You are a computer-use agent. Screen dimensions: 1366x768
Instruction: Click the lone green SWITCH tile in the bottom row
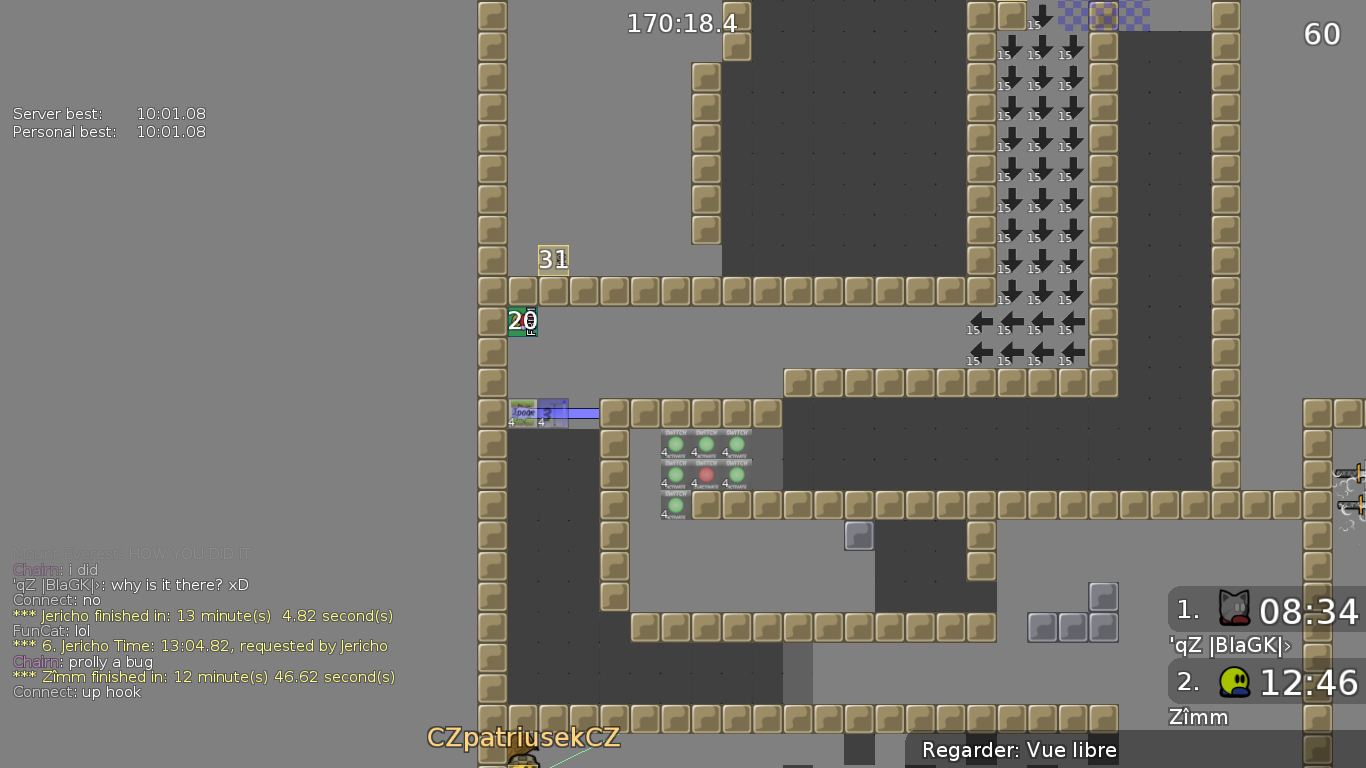point(675,506)
